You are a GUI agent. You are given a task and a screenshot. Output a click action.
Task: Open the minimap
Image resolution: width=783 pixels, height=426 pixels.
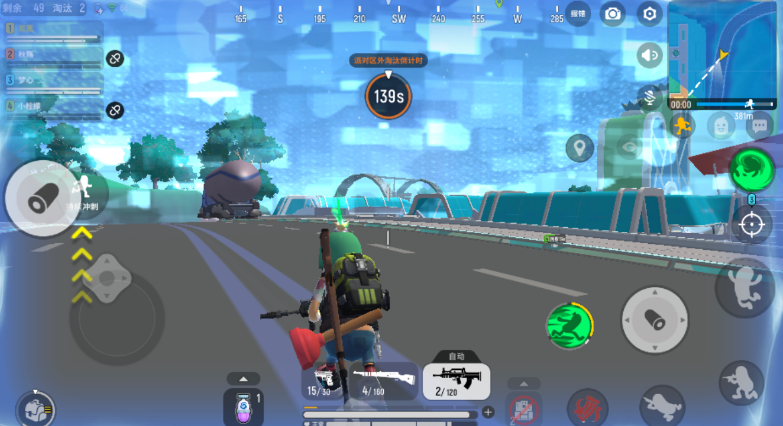click(724, 48)
